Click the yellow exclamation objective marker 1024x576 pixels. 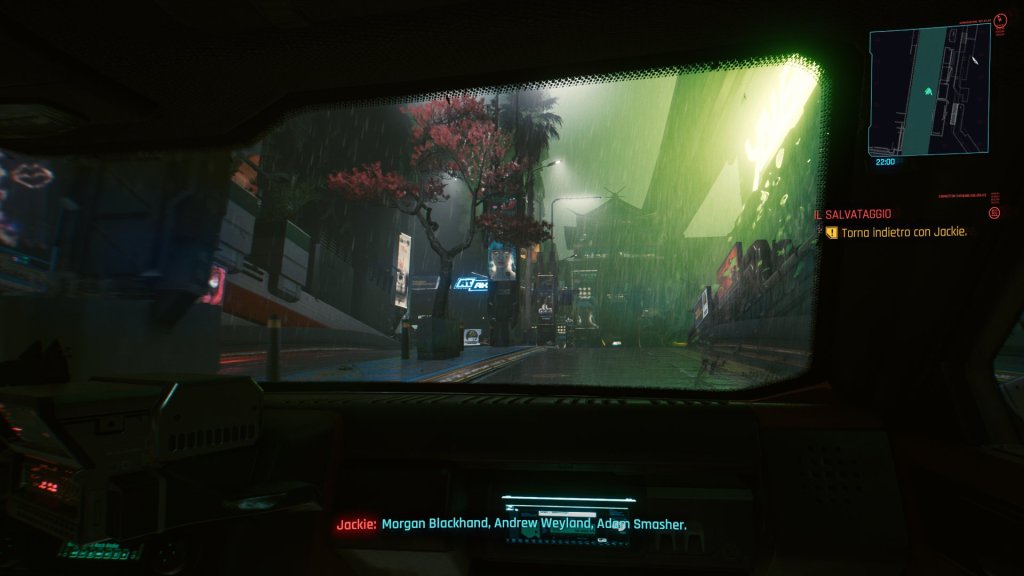[831, 232]
